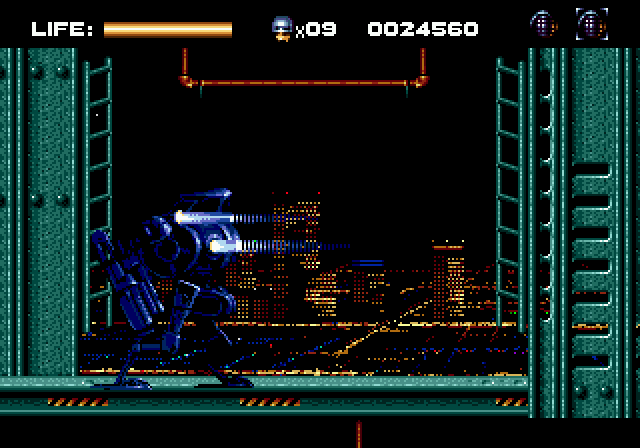Click the RoboCop head lives icon
This screenshot has height=448, width=640.
[282, 28]
